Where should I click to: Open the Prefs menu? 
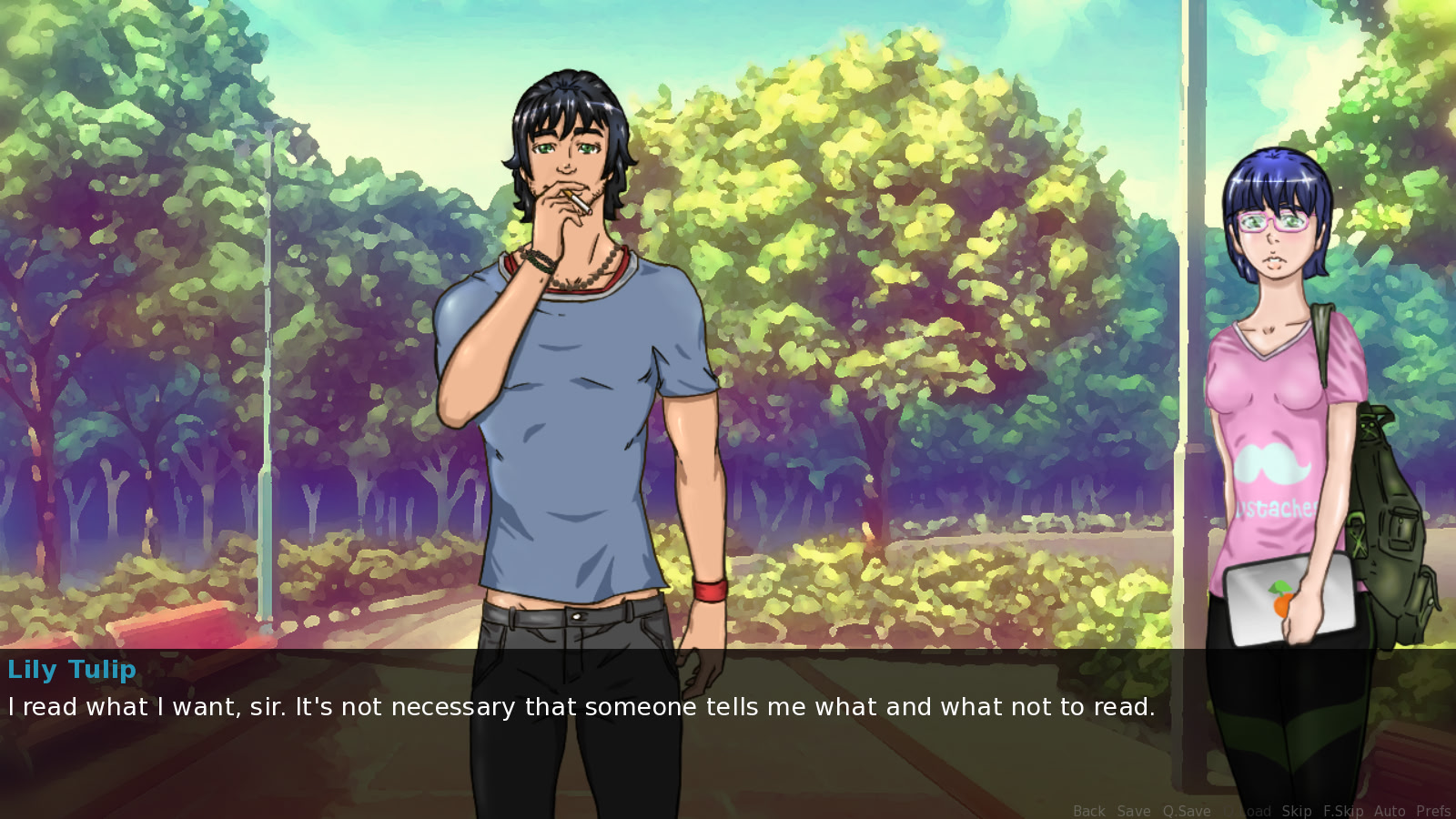click(x=1433, y=811)
